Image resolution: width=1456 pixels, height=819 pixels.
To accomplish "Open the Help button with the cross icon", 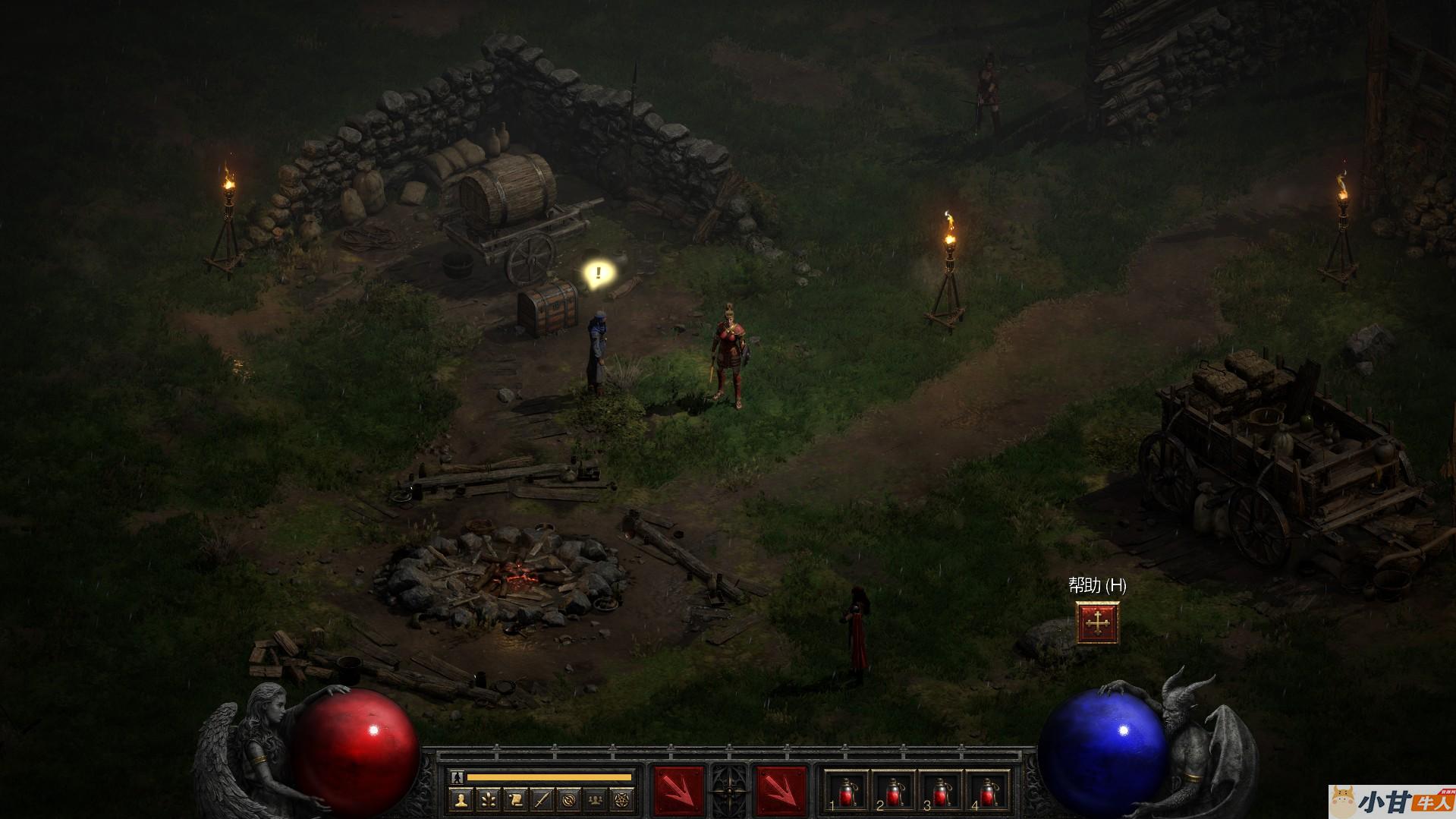I will 1097,623.
